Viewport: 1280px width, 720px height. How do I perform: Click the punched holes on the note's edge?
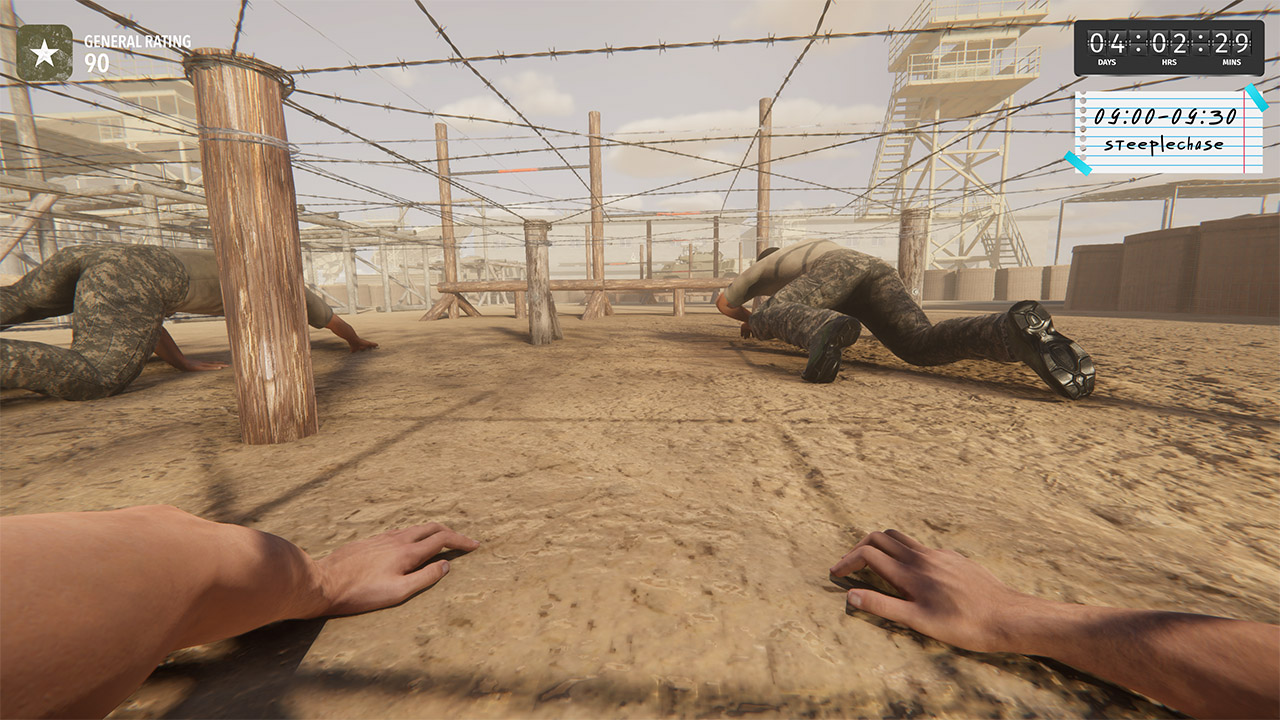point(1083,125)
